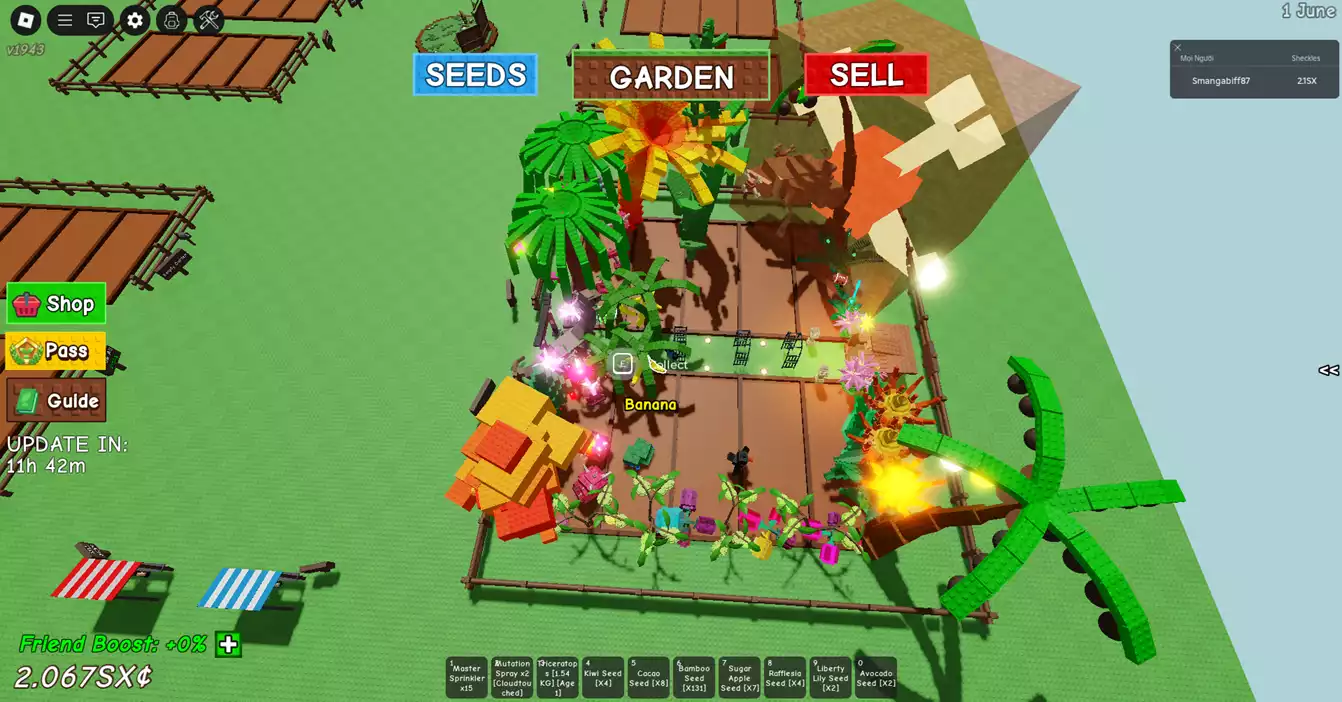The image size is (1342, 702).
Task: Choose the Avocado Seed slot
Action: pyautogui.click(x=876, y=677)
